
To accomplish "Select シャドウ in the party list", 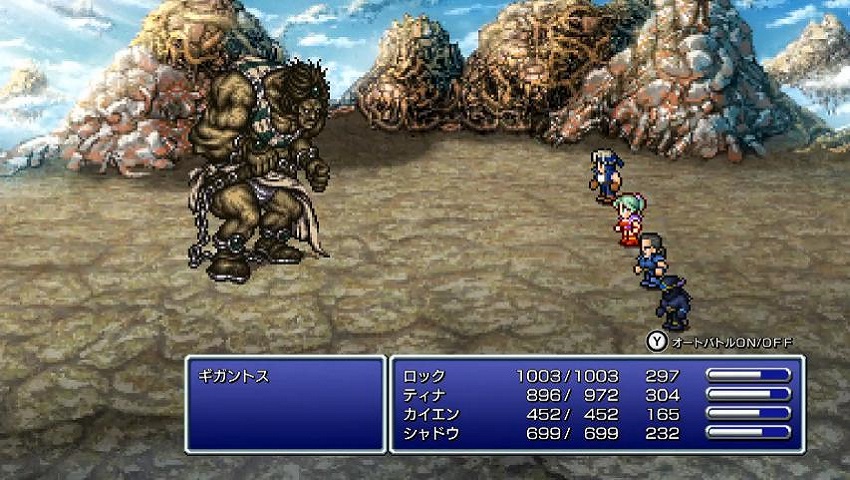I will [433, 433].
